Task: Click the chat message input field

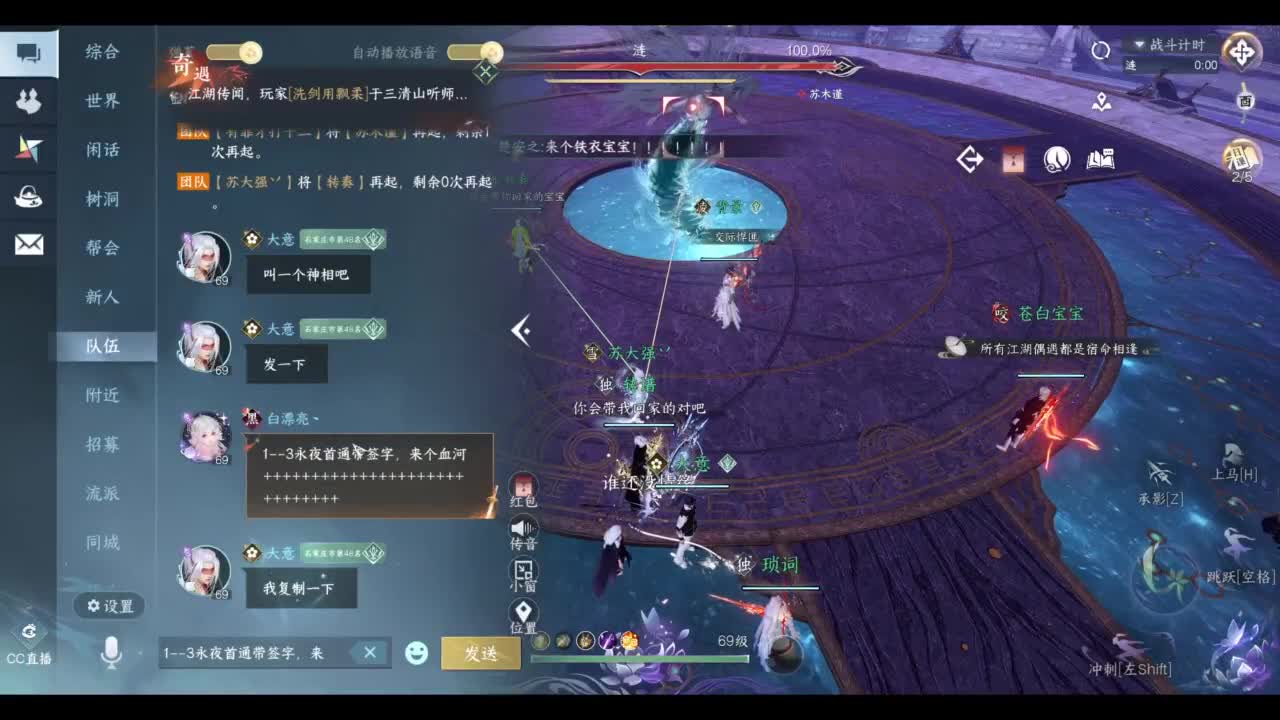Action: 260,652
